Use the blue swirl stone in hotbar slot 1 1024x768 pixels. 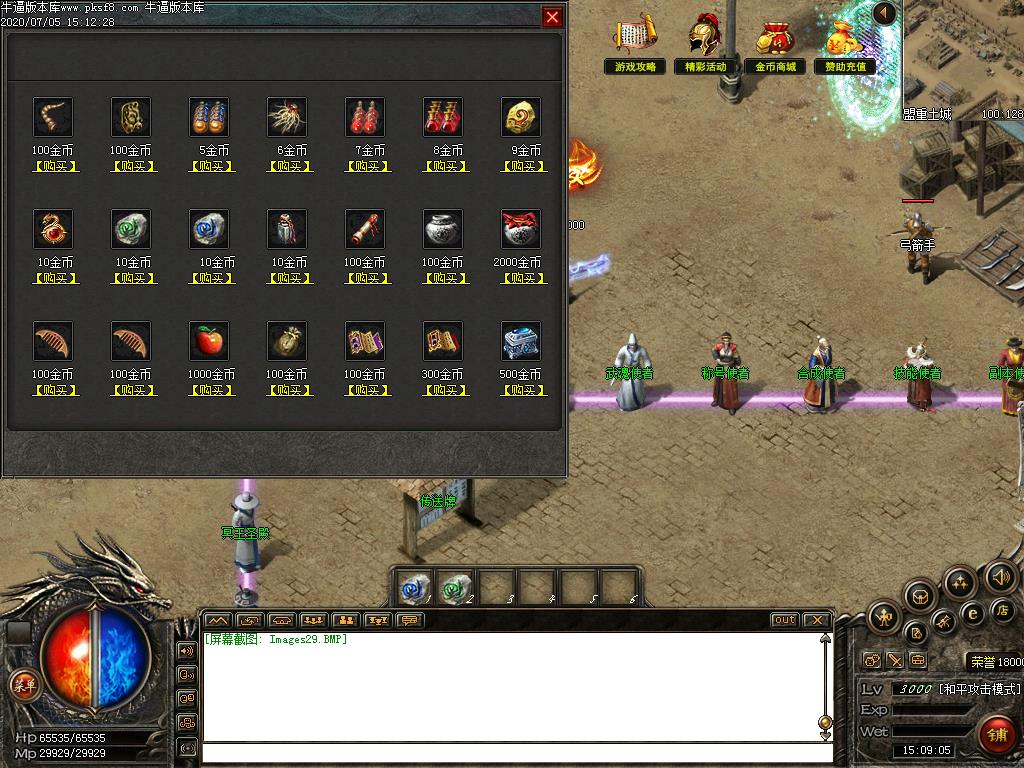(x=413, y=587)
